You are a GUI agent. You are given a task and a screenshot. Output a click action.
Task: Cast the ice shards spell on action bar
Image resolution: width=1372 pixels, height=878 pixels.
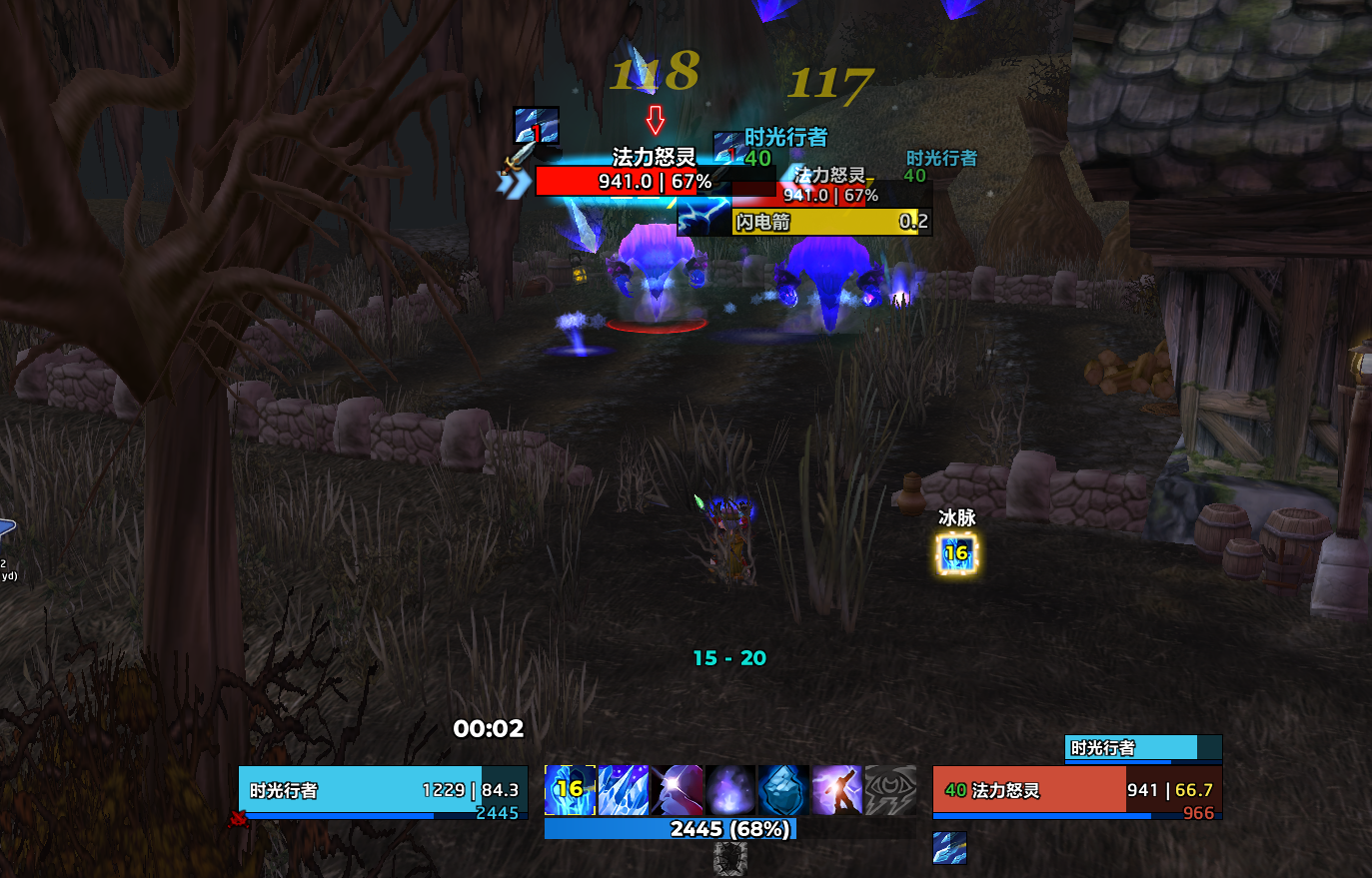tap(624, 790)
